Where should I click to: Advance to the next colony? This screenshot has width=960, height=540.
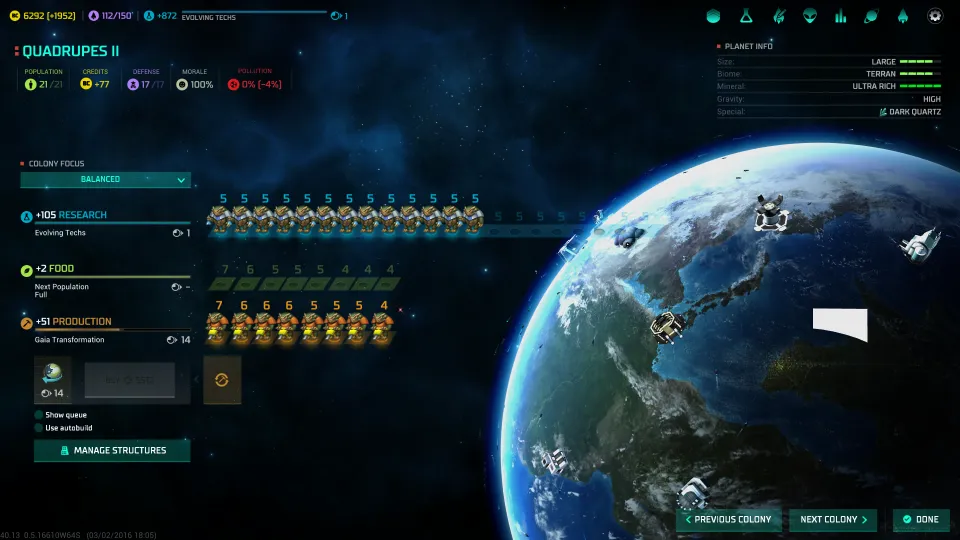tap(833, 520)
